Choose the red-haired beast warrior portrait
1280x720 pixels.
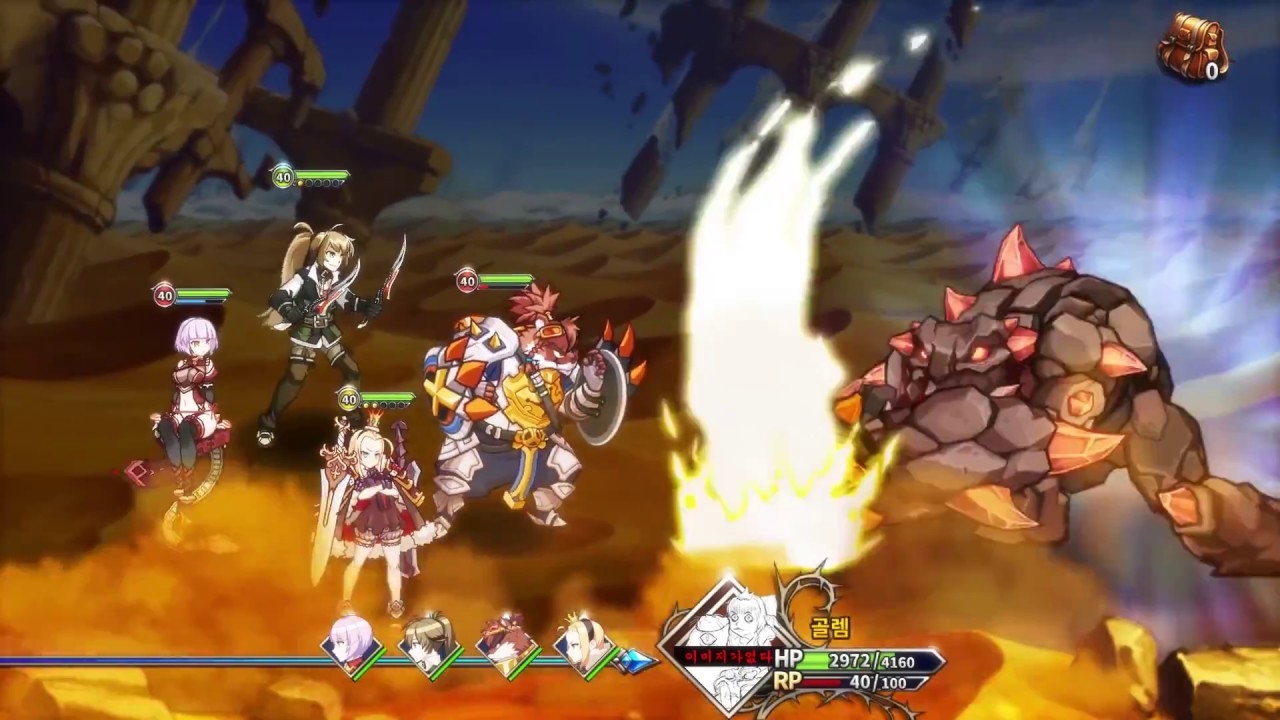coord(507,641)
